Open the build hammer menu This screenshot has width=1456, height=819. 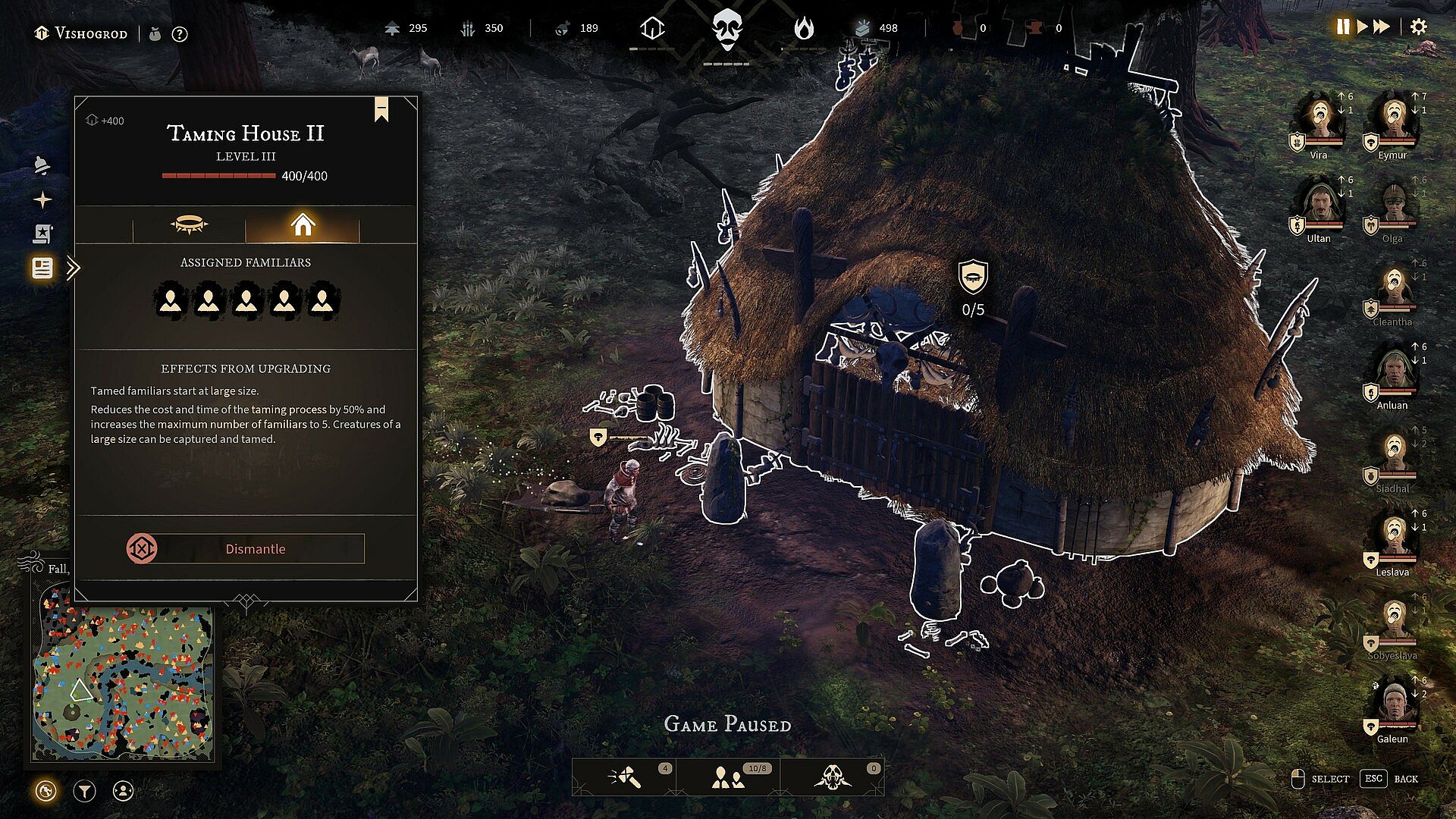pyautogui.click(x=626, y=777)
